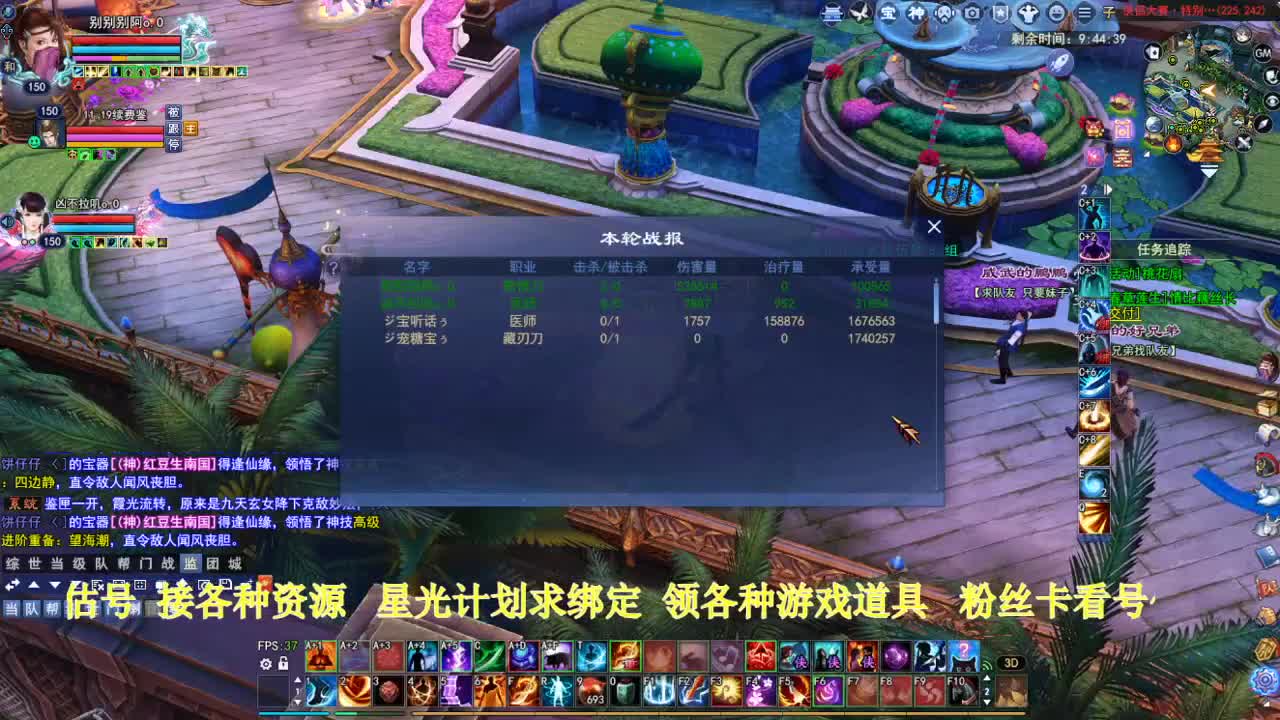Open the settings gear next to FPS counter
The image size is (1280, 720).
click(266, 664)
